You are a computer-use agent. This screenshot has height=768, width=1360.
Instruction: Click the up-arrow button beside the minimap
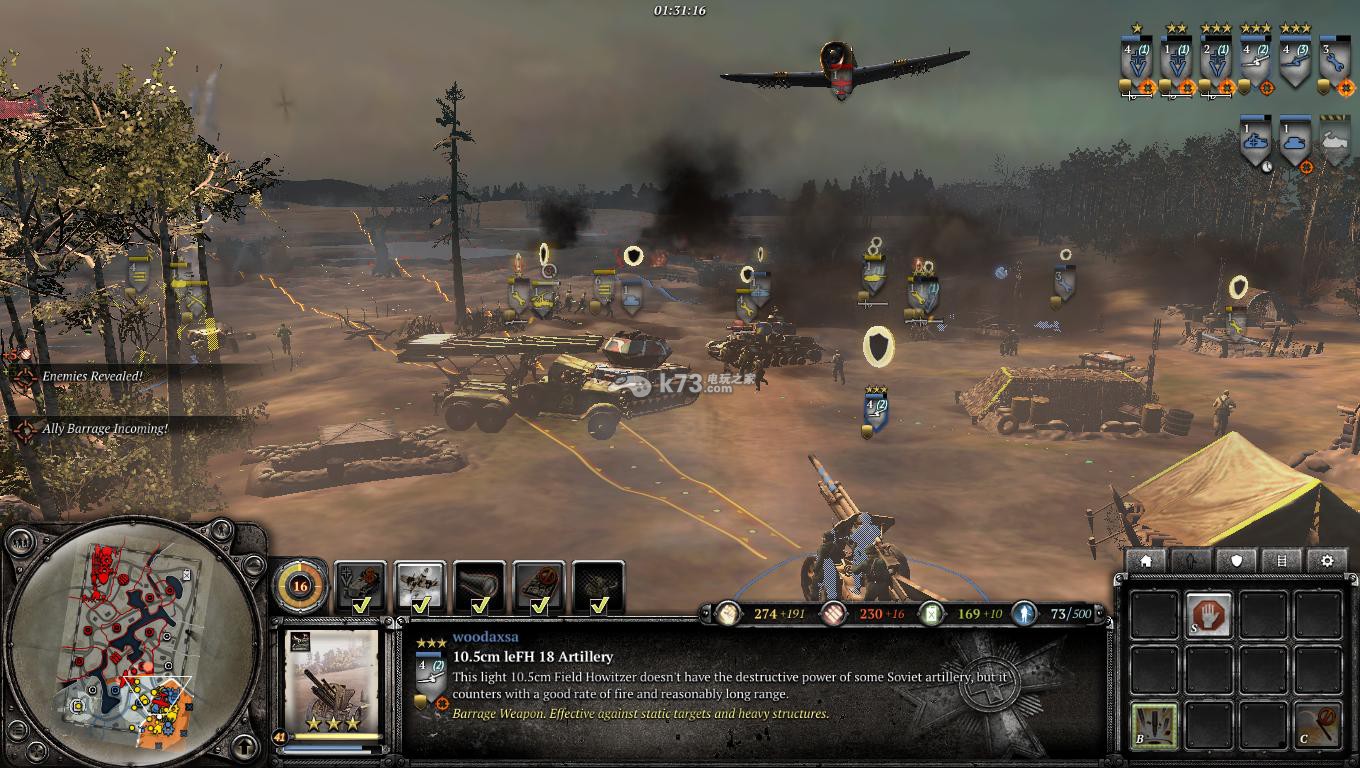tap(245, 746)
